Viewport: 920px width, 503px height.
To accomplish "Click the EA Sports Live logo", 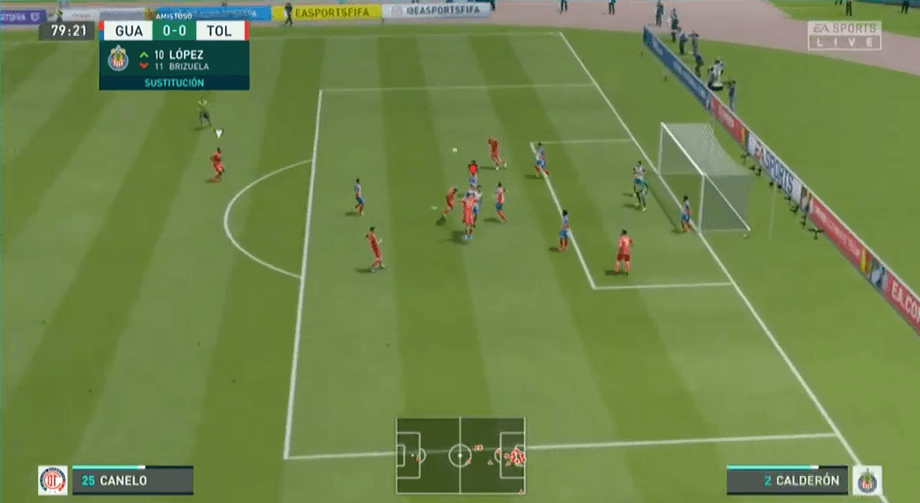I will (844, 35).
